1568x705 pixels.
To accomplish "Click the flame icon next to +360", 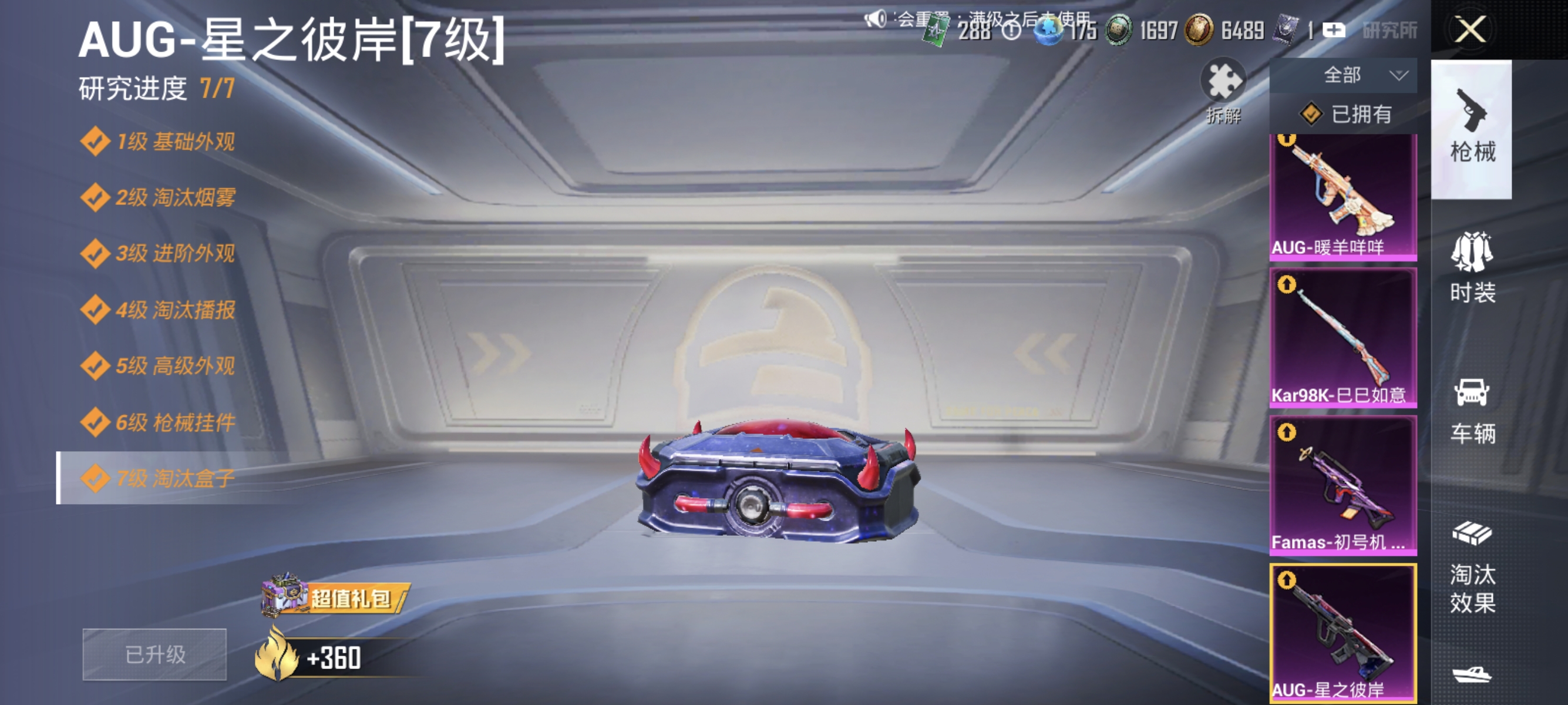I will 277,656.
